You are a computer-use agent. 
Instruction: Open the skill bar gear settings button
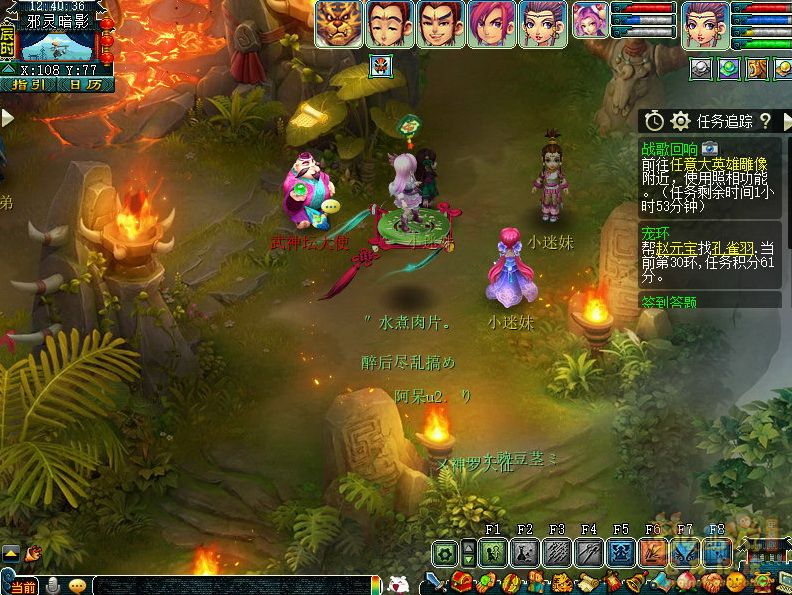point(445,553)
